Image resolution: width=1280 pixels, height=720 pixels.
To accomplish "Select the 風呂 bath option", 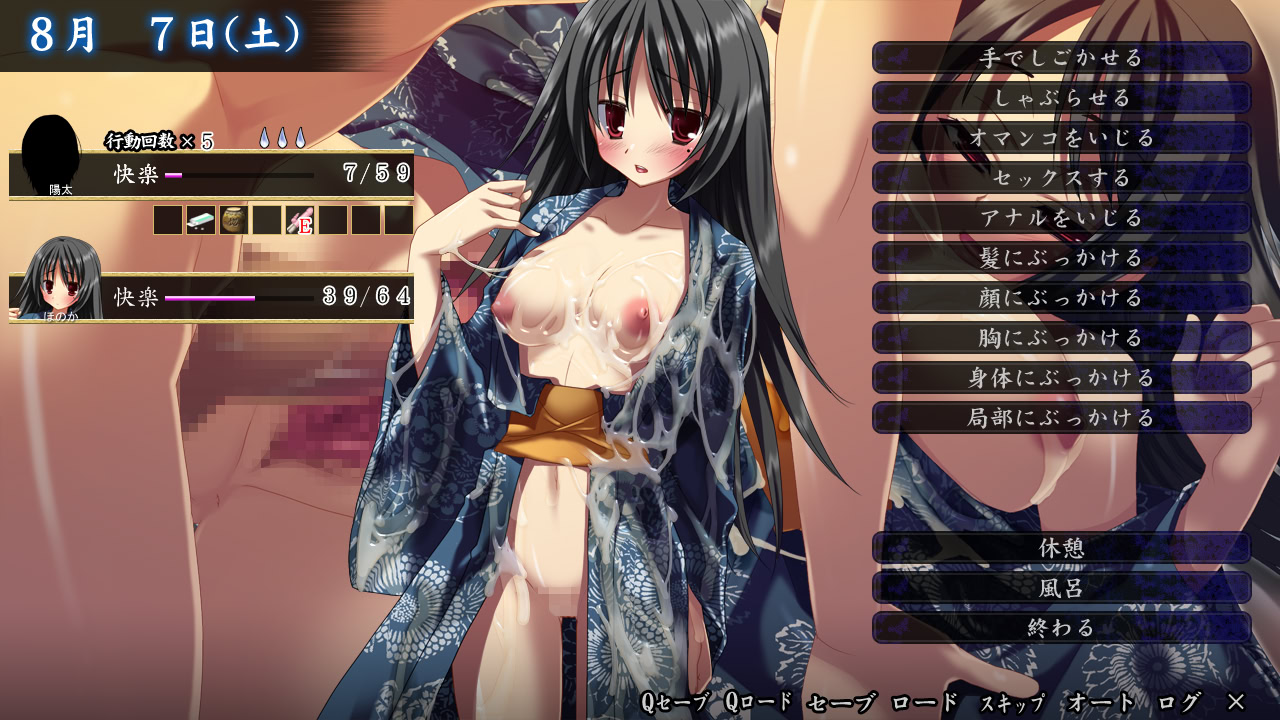I will pyautogui.click(x=1061, y=588).
